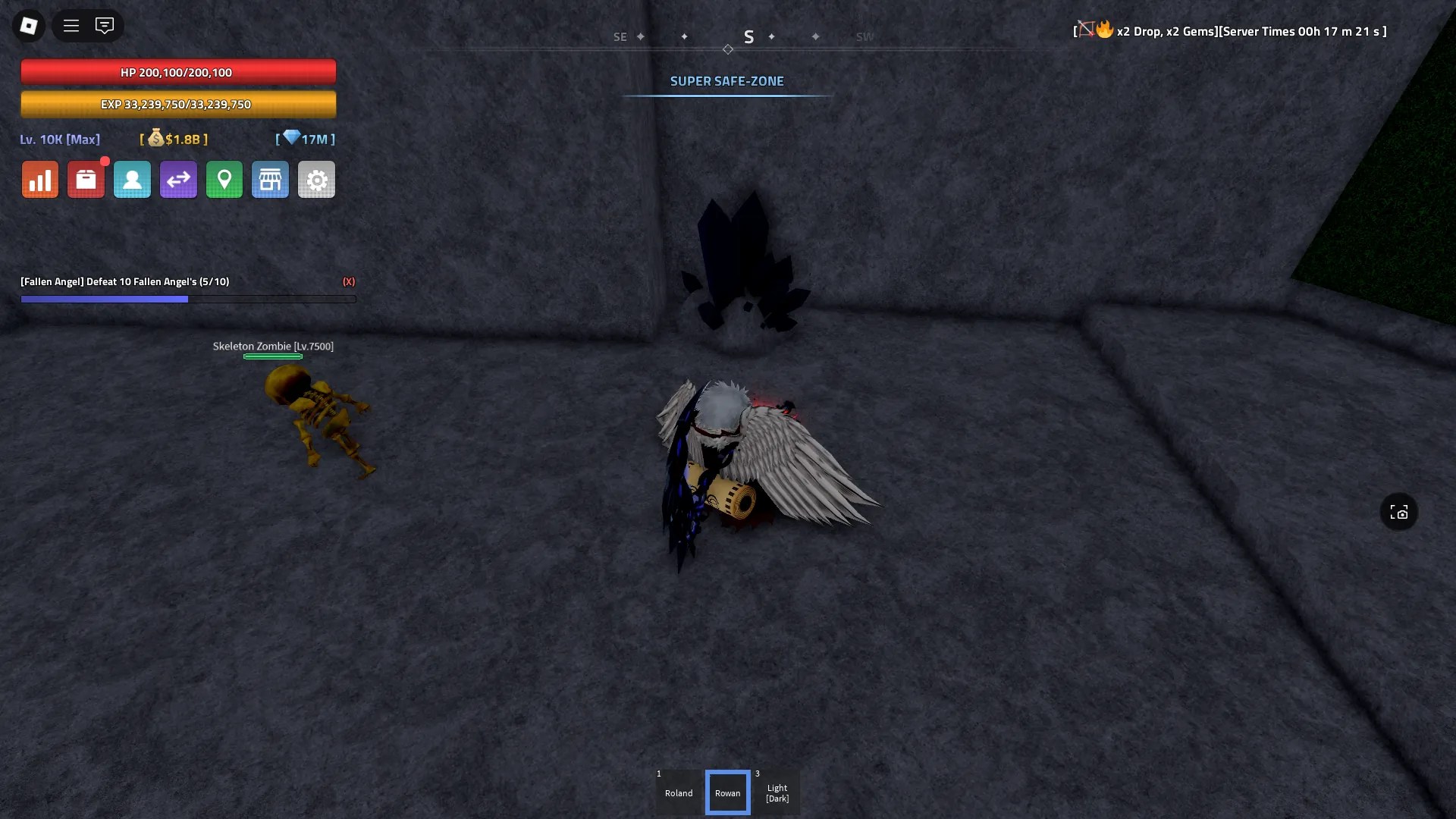Image resolution: width=1456 pixels, height=819 pixels.
Task: Click the $1.8B money counter
Action: 173,140
